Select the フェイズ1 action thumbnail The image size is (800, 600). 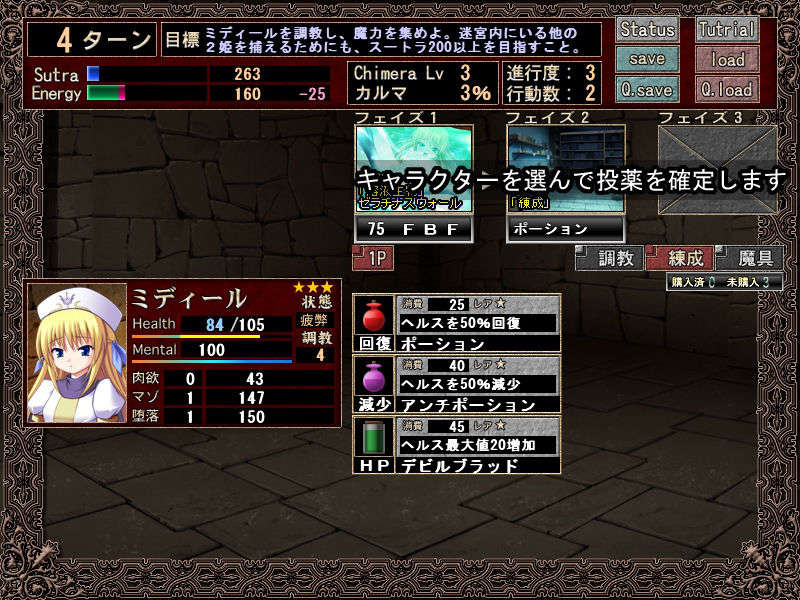point(414,169)
